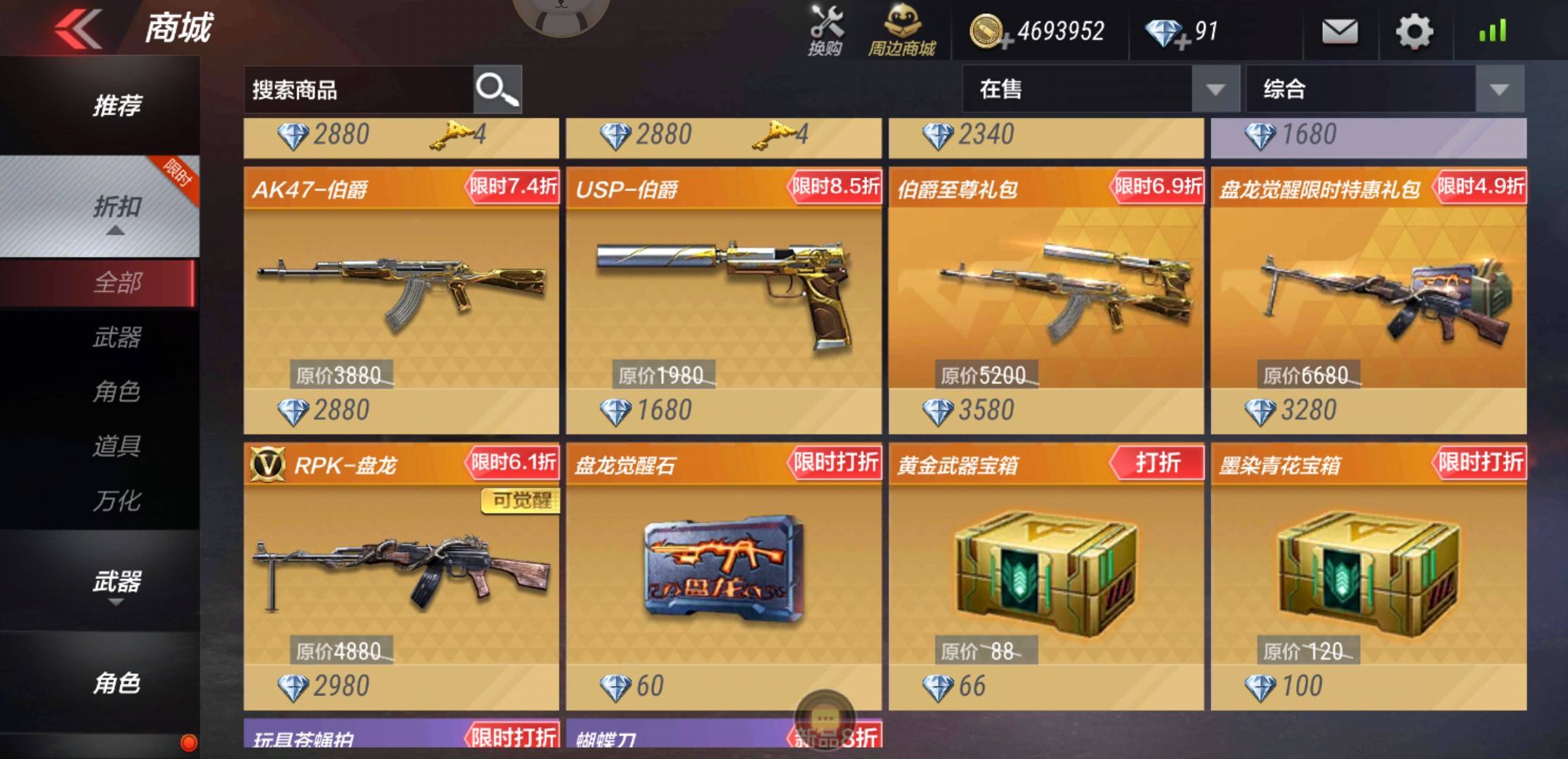Open the mail envelope icon
Screen dimensions: 1568x759
pyautogui.click(x=1340, y=31)
